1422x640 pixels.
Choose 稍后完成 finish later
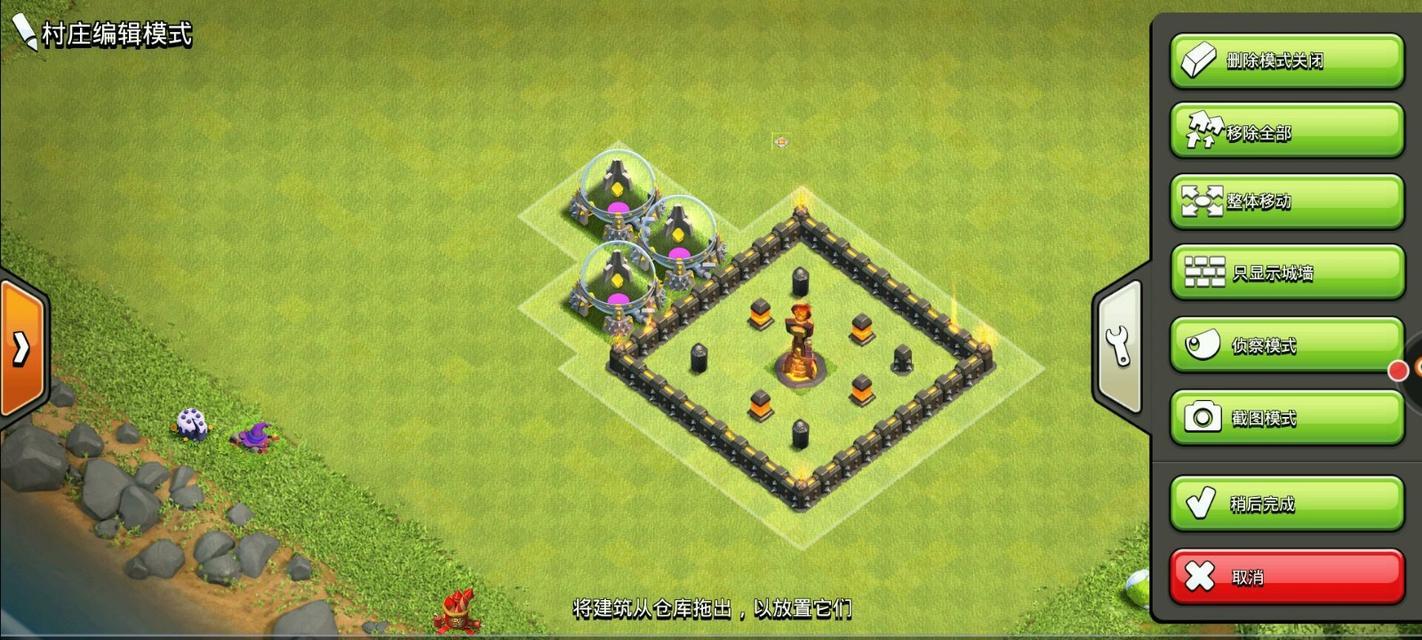click(1286, 503)
